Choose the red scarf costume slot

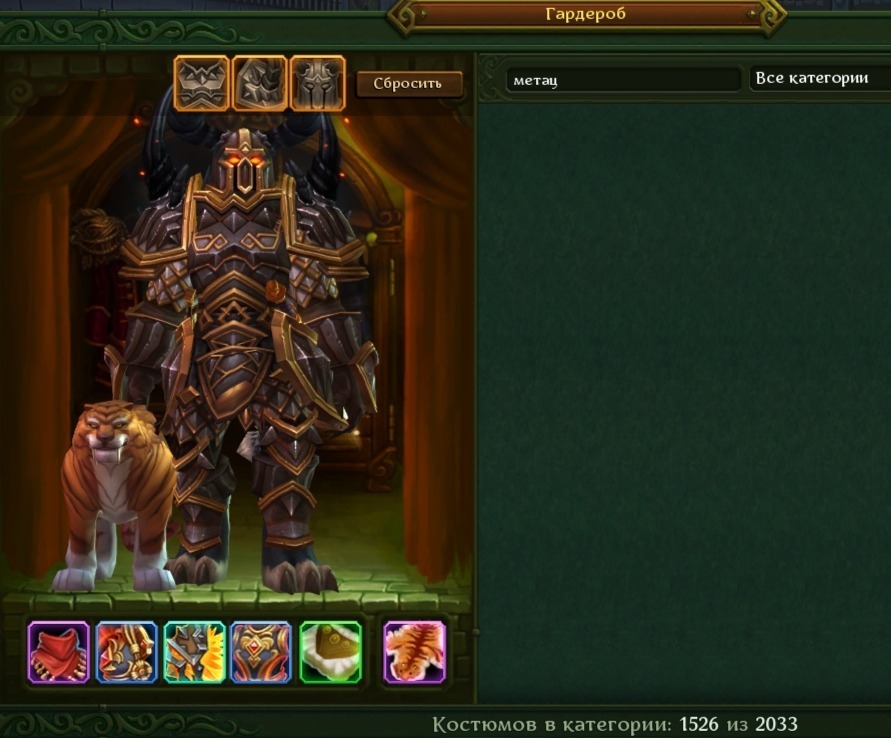(x=59, y=652)
